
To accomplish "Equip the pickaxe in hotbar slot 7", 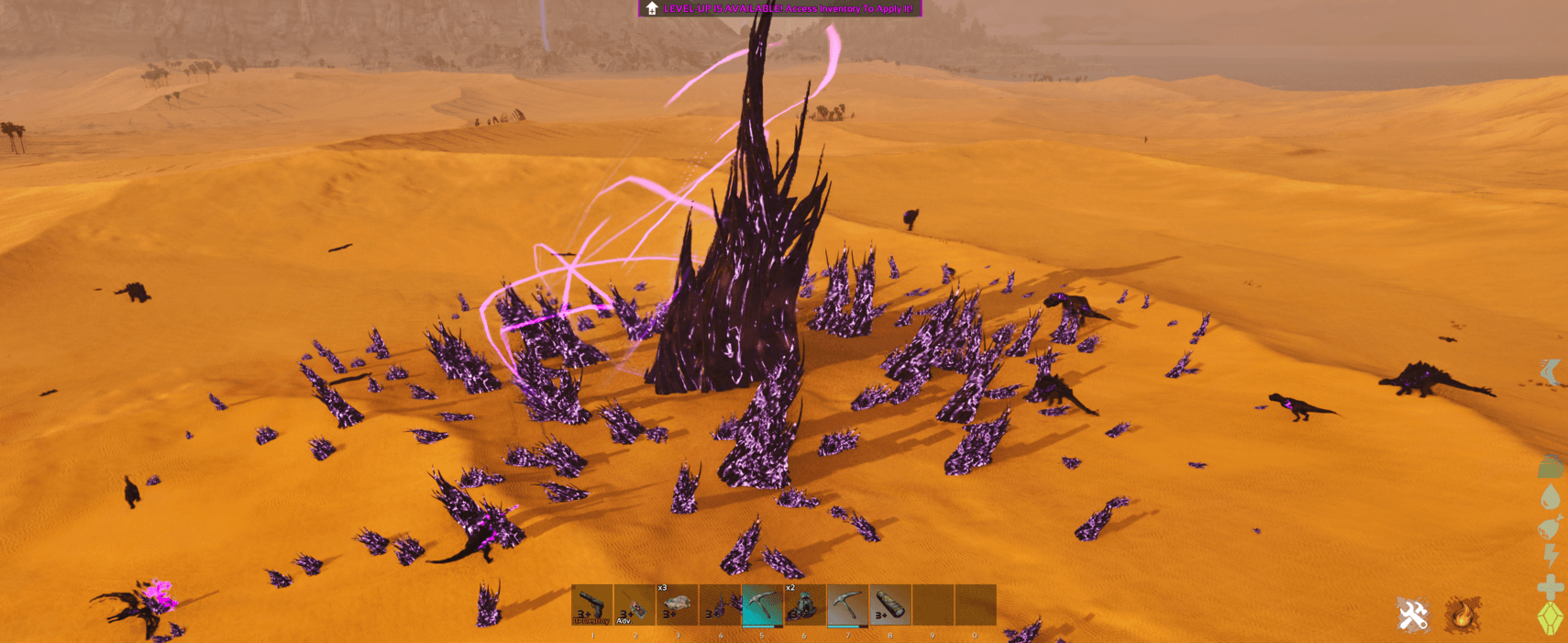I will tap(847, 605).
